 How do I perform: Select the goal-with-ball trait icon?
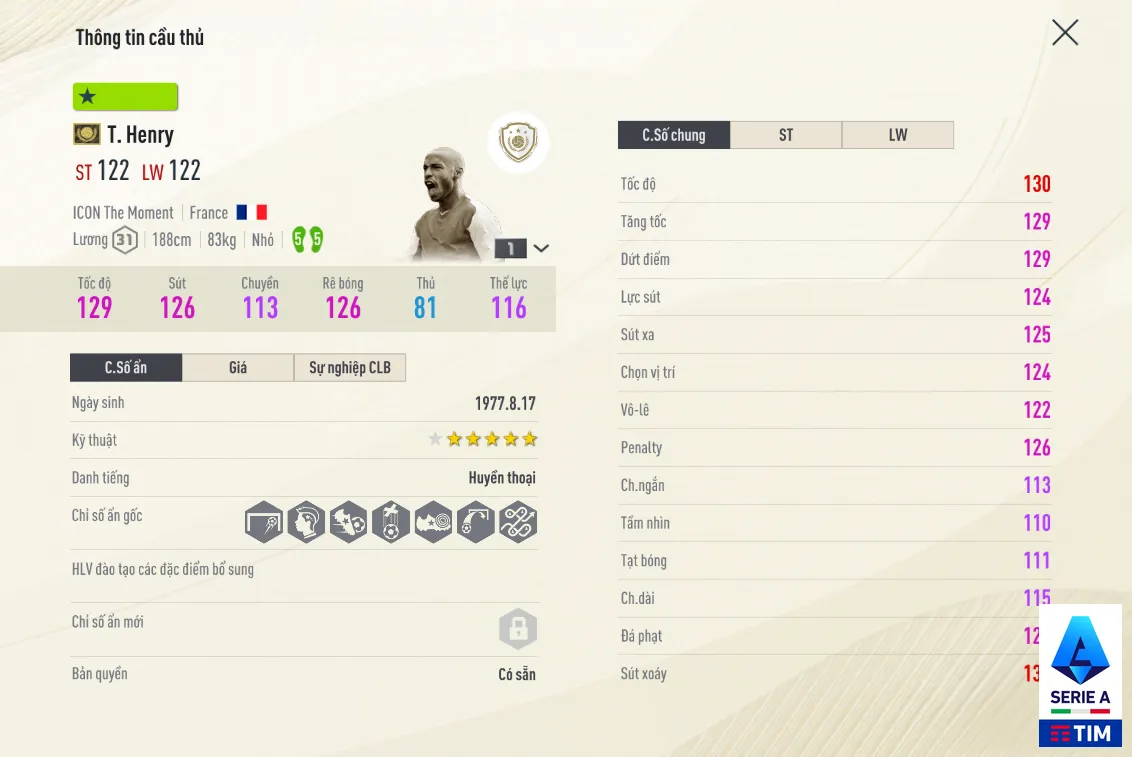pyautogui.click(x=264, y=522)
